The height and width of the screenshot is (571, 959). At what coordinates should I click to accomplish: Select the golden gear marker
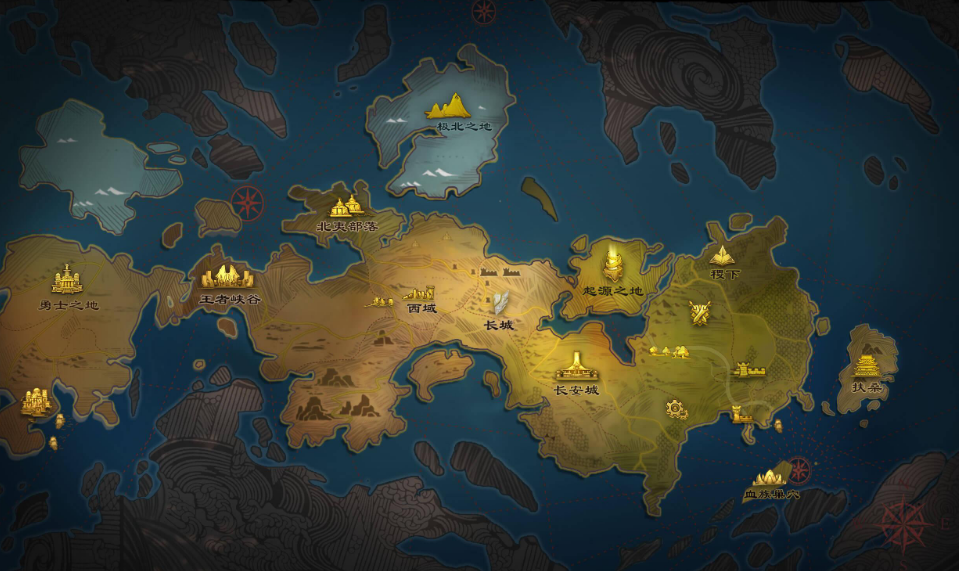pos(675,408)
